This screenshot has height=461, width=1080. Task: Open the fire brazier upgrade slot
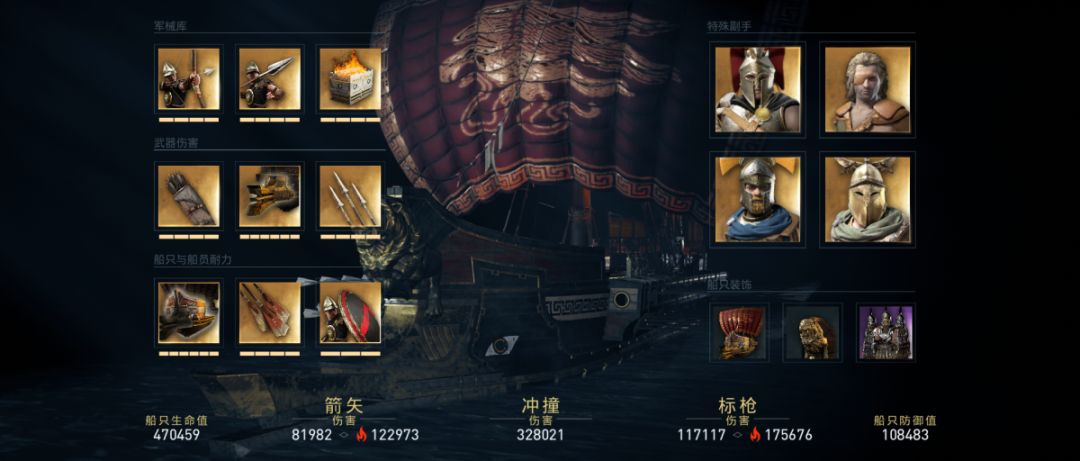pyautogui.click(x=350, y=79)
